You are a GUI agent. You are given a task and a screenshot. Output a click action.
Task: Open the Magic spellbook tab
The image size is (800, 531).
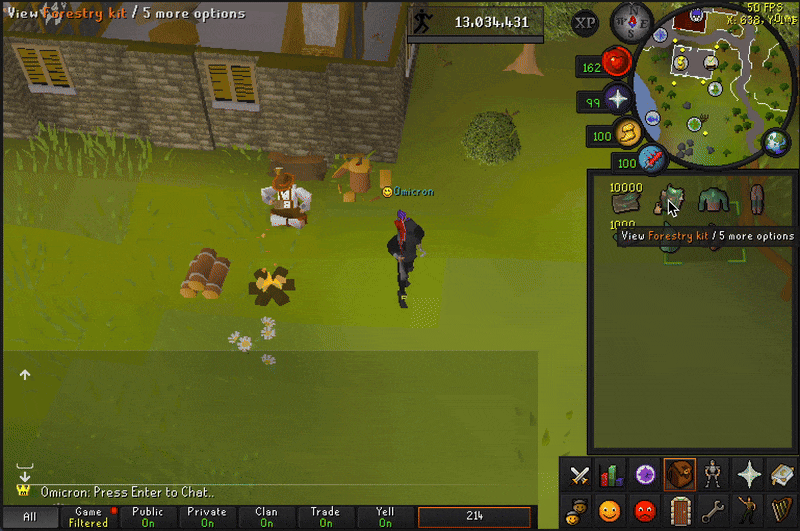(781, 474)
